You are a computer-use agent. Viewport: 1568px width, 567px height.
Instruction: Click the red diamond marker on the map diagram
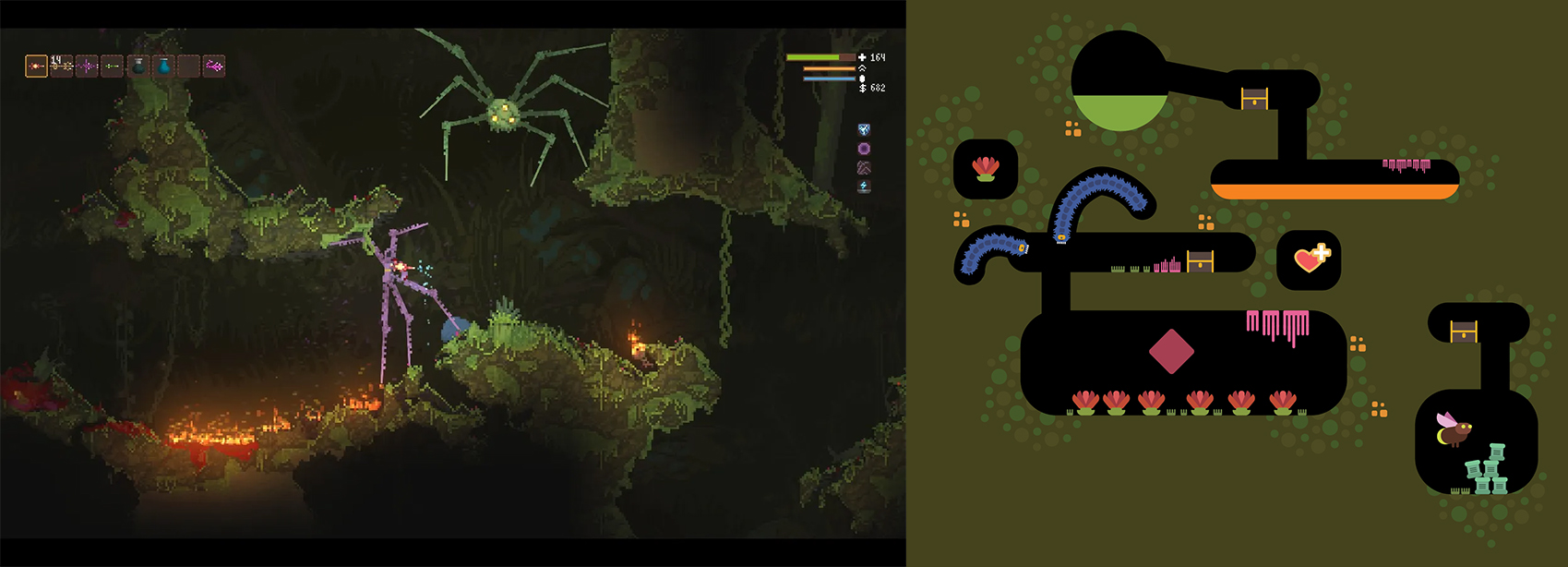1171,352
